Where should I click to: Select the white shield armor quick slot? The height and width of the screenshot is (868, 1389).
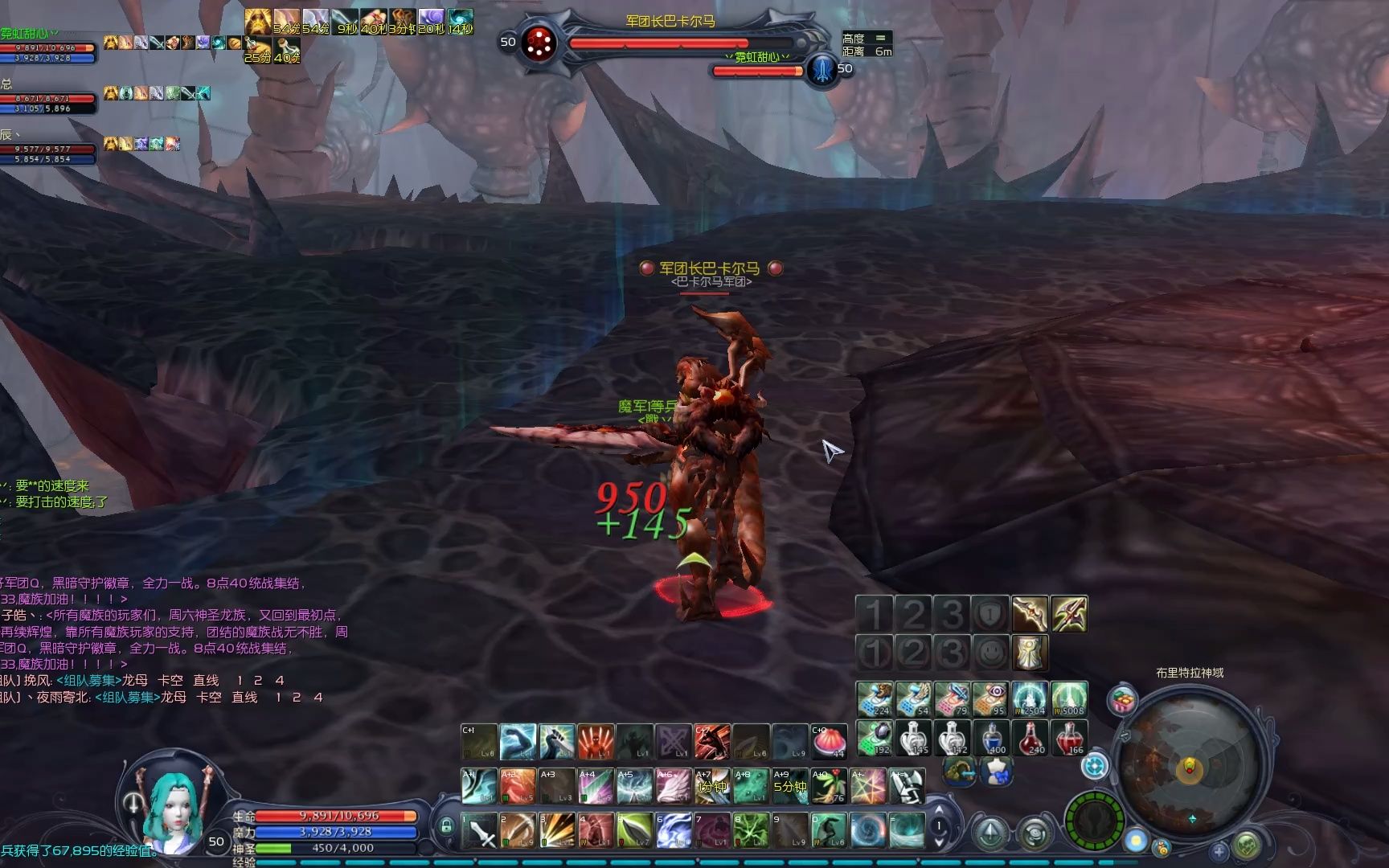click(1030, 653)
